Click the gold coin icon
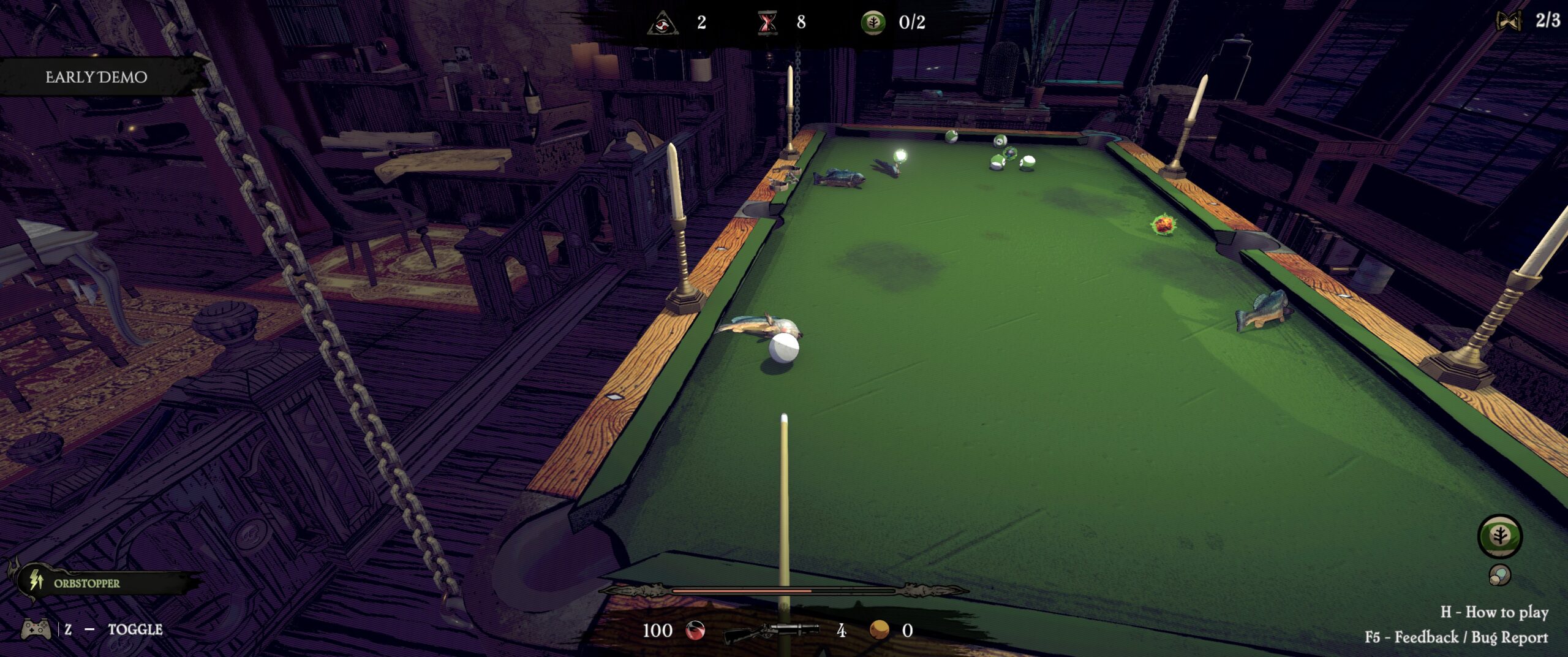 (x=880, y=629)
